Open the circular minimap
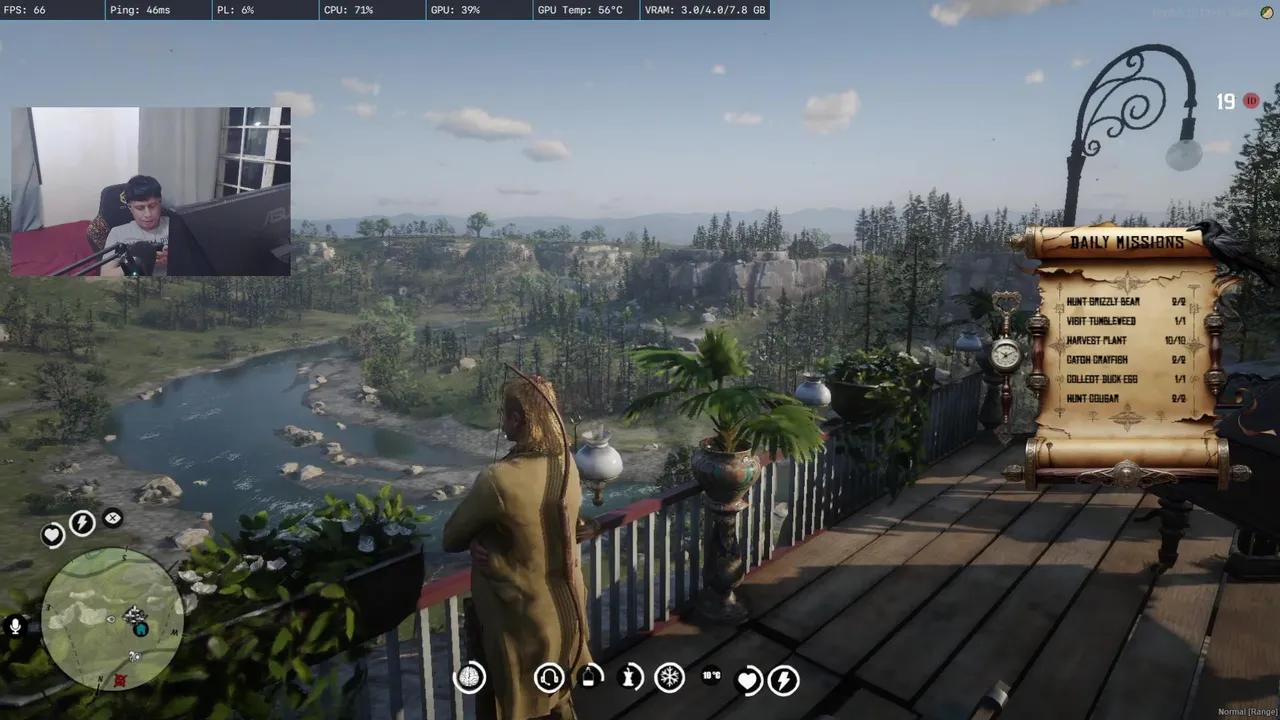 point(112,618)
